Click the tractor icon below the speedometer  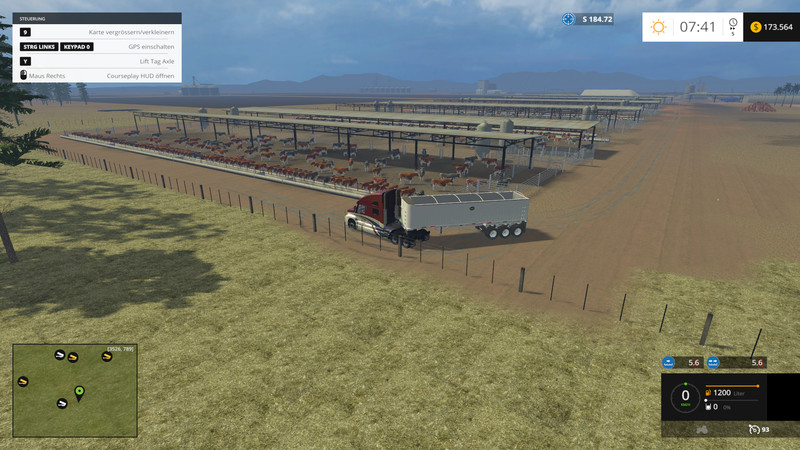click(702, 429)
